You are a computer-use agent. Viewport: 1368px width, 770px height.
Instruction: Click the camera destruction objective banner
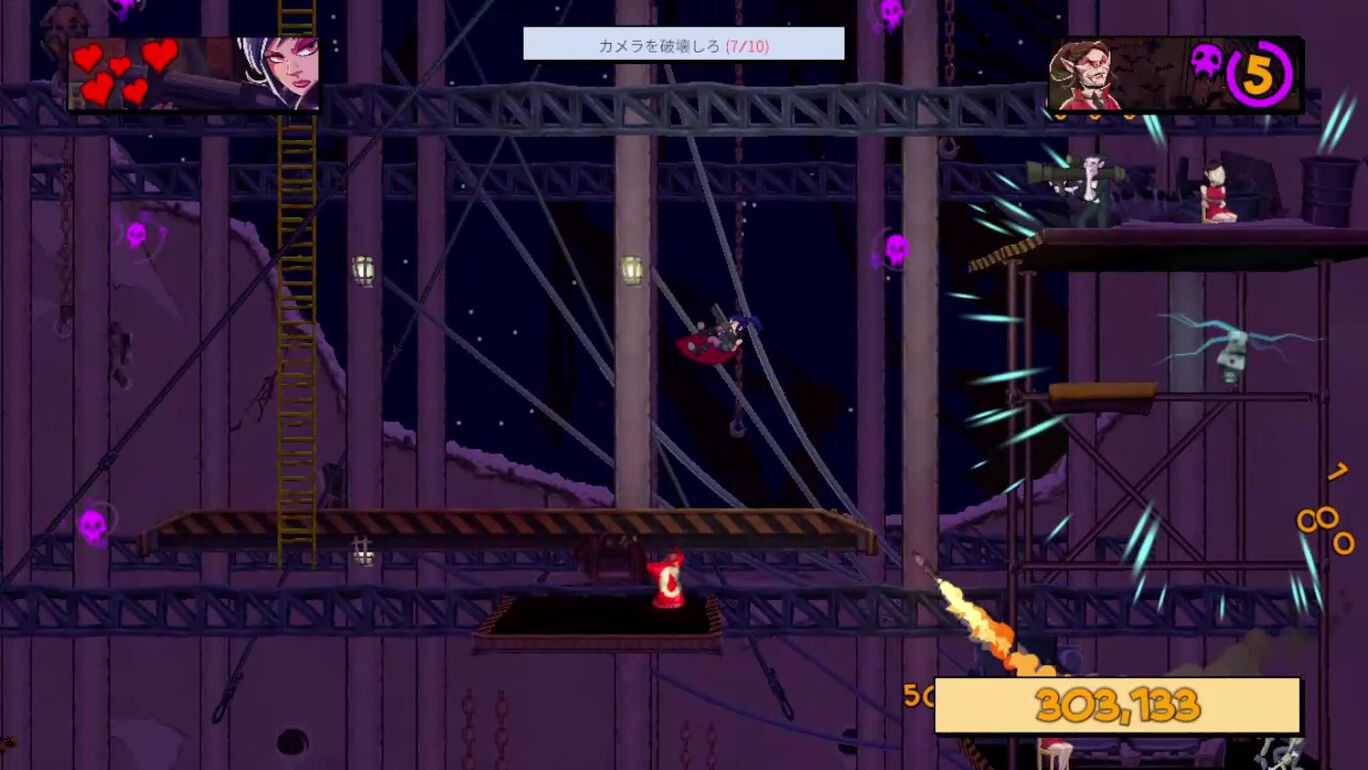683,45
